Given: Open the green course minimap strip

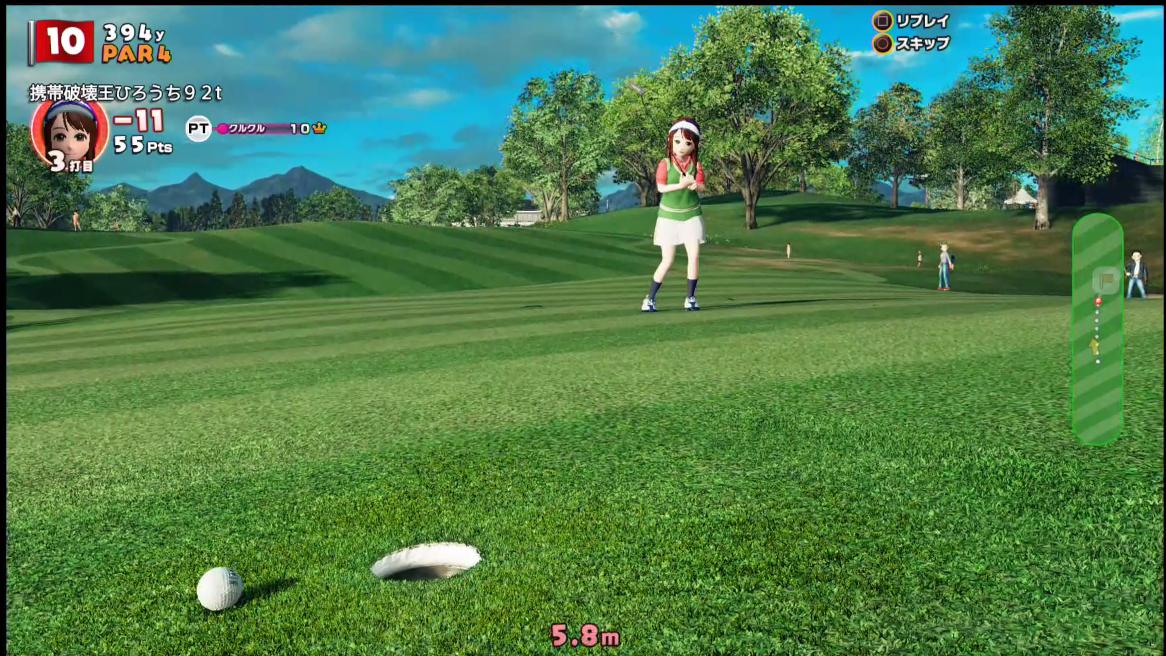Looking at the screenshot, I should pos(1097,328).
